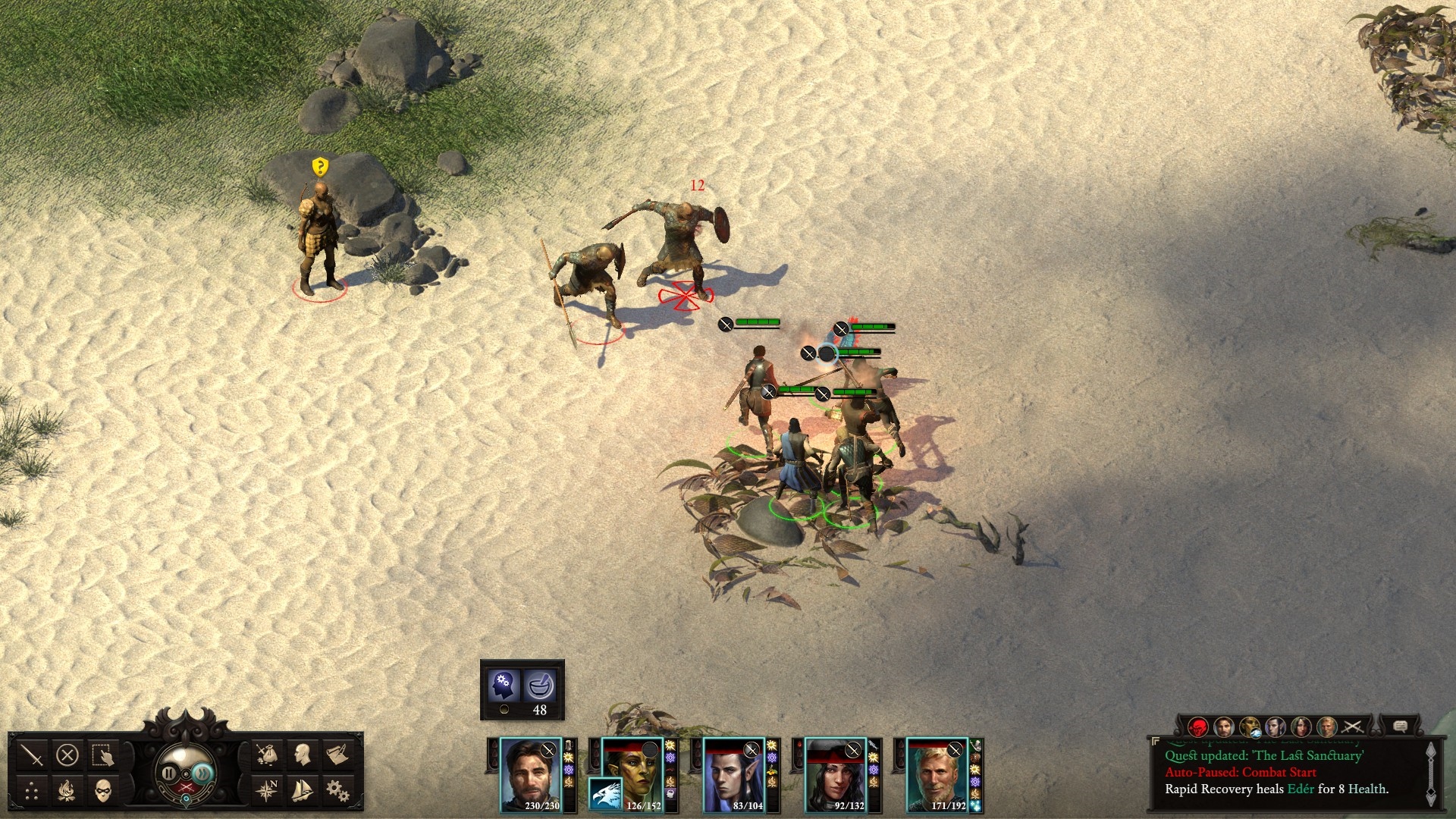
Task: Cancel current action with the circled X
Action: click(67, 755)
